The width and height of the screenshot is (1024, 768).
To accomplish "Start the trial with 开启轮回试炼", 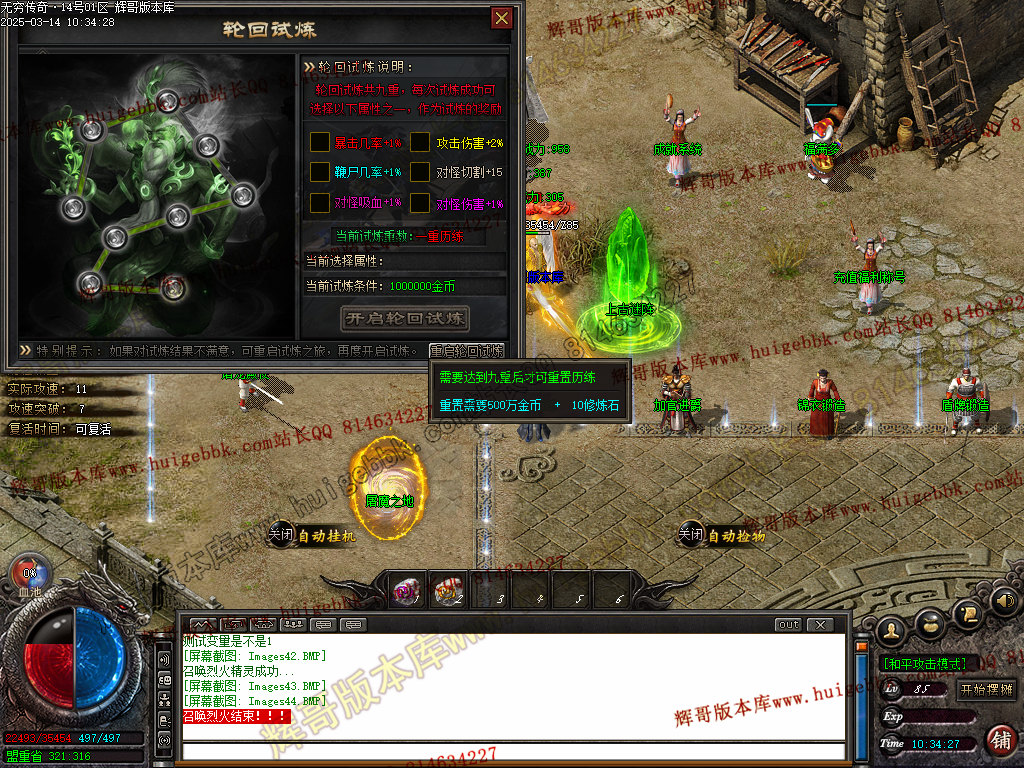I will tap(405, 319).
